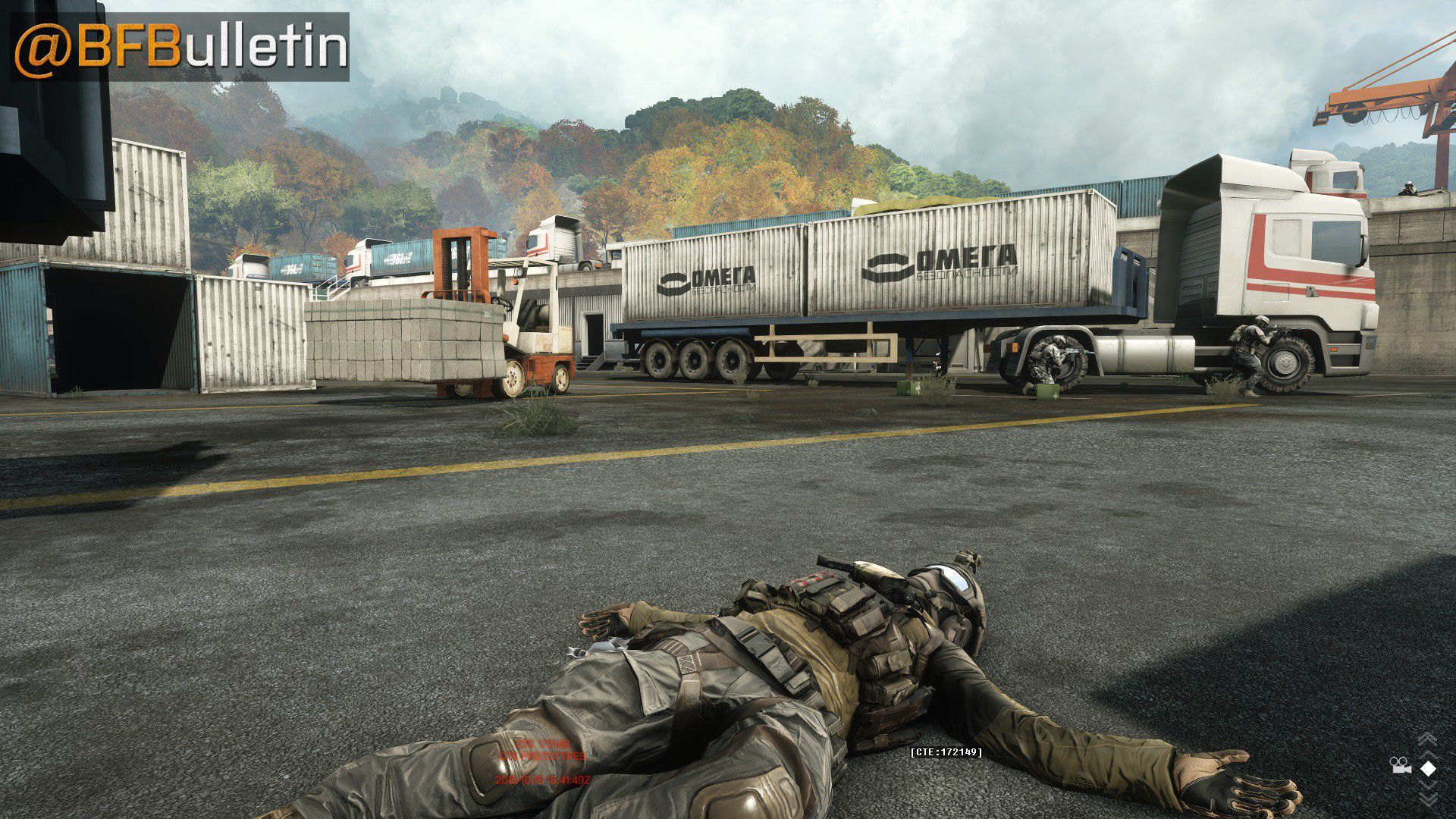Select the white diamond camera speed marker
This screenshot has height=819, width=1456.
[1428, 769]
